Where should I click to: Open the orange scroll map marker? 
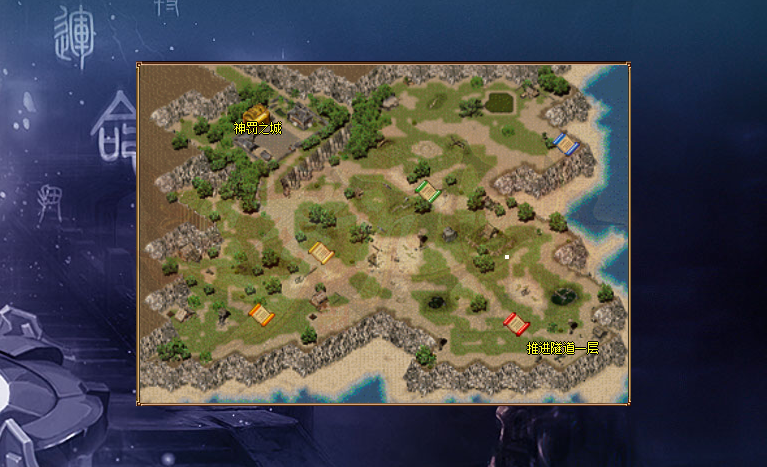[x=261, y=315]
